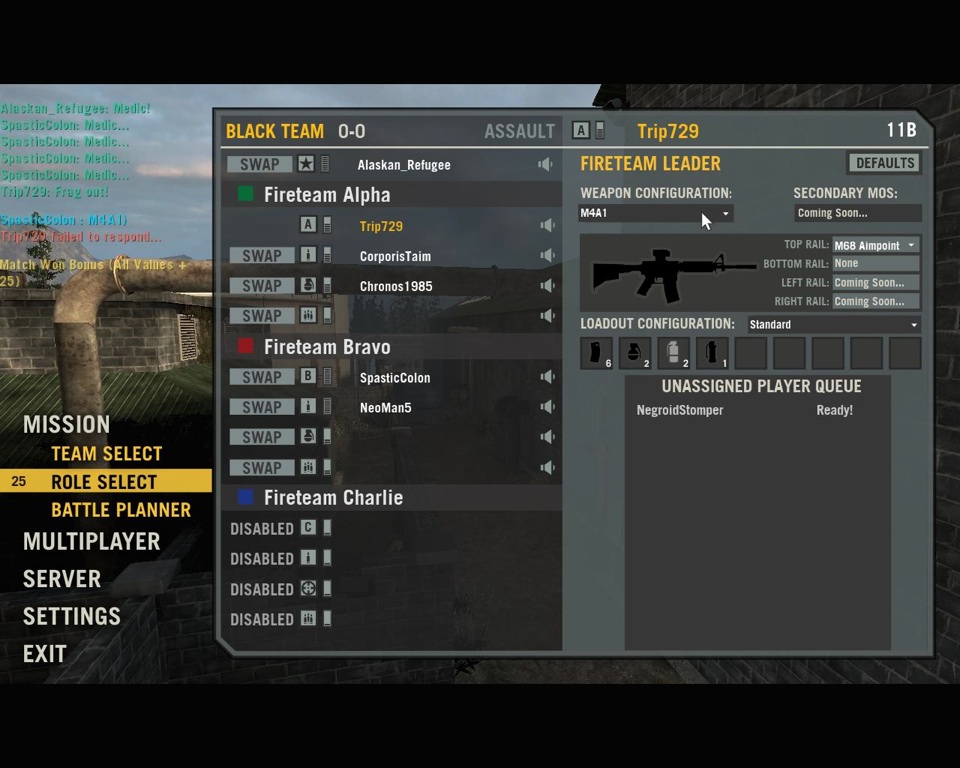Reset loadout with the Defaults button
Viewport: 960px width, 768px height.
tap(884, 163)
